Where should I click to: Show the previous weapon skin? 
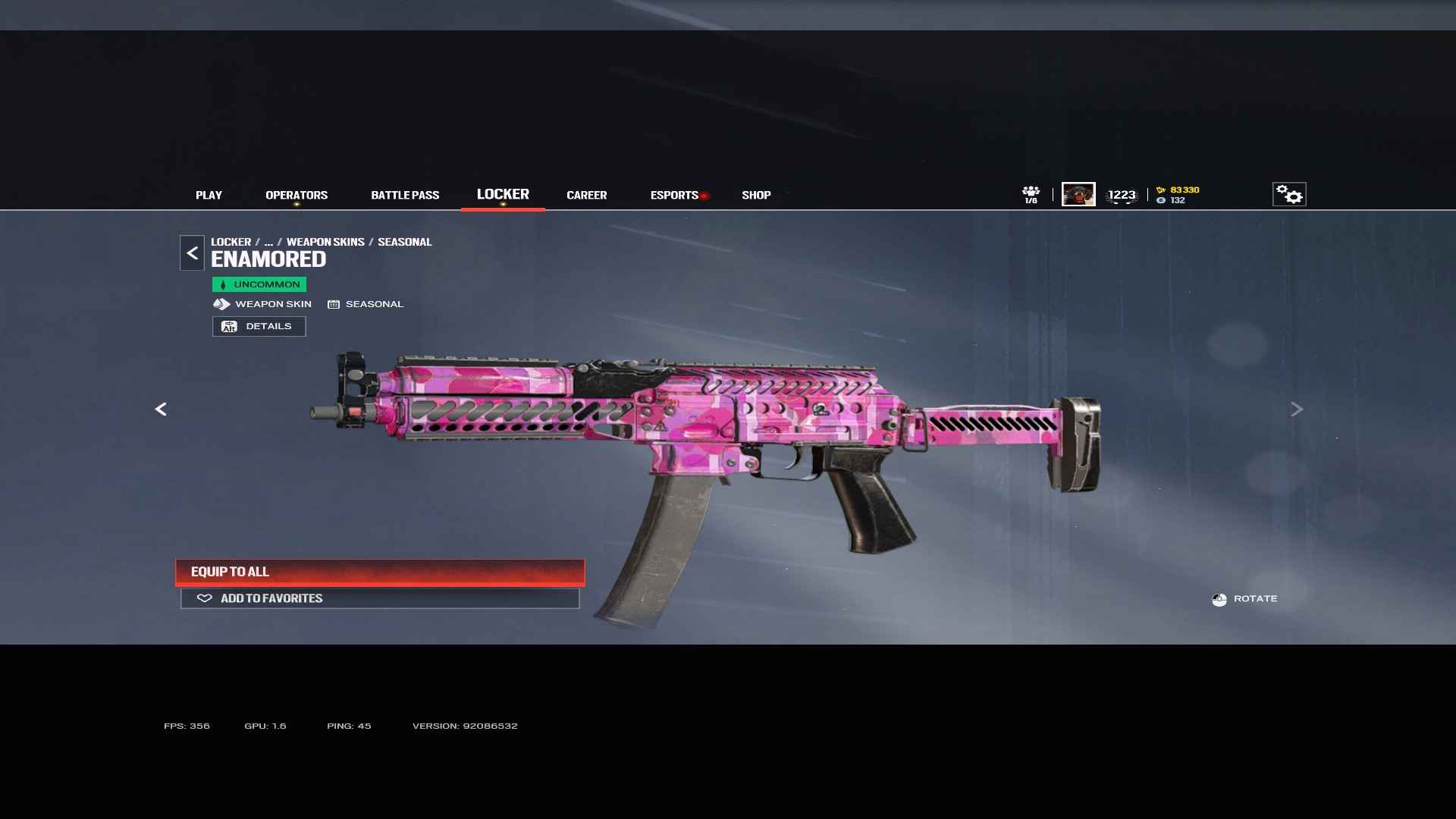point(161,409)
